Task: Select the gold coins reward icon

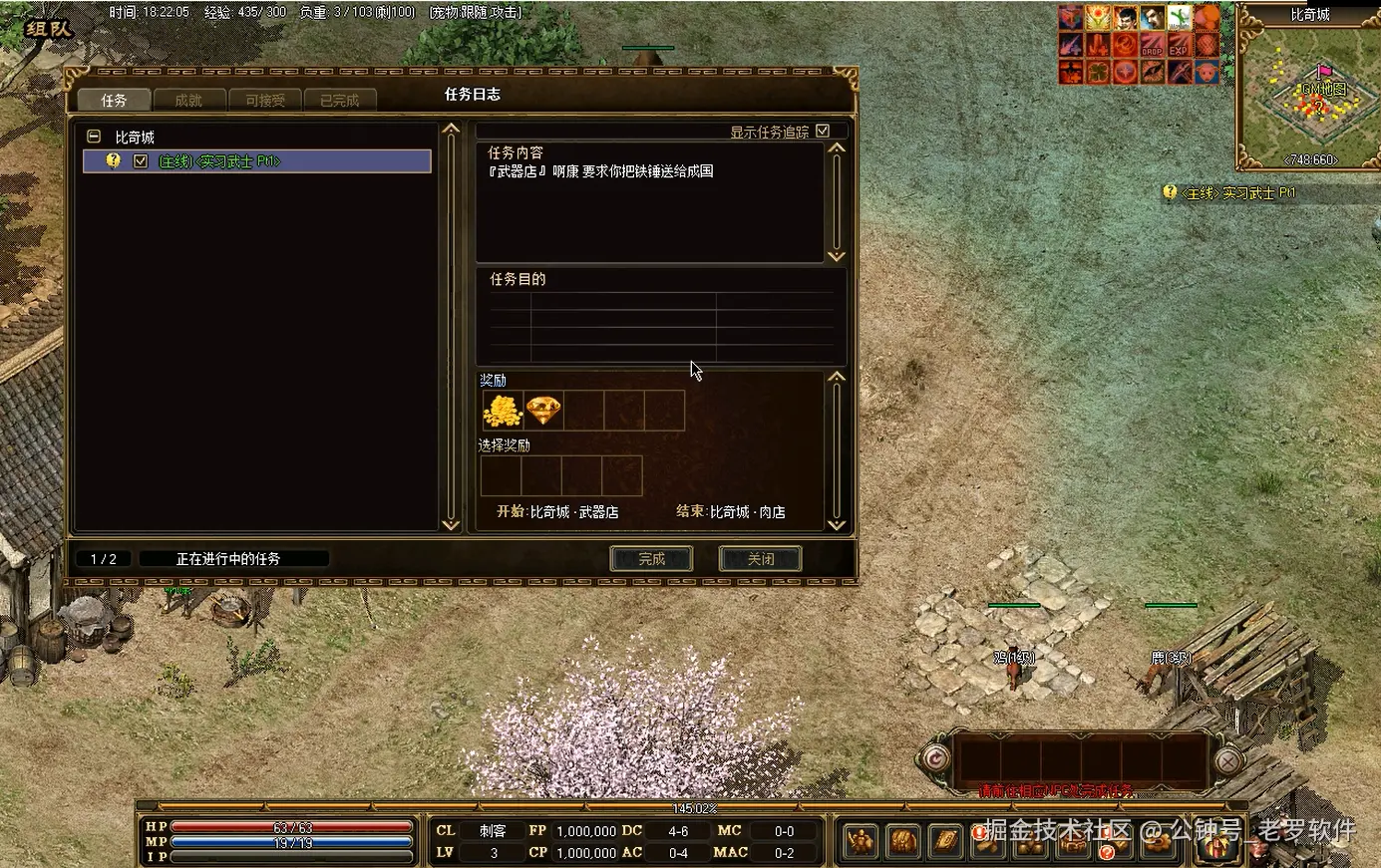Action: 503,411
